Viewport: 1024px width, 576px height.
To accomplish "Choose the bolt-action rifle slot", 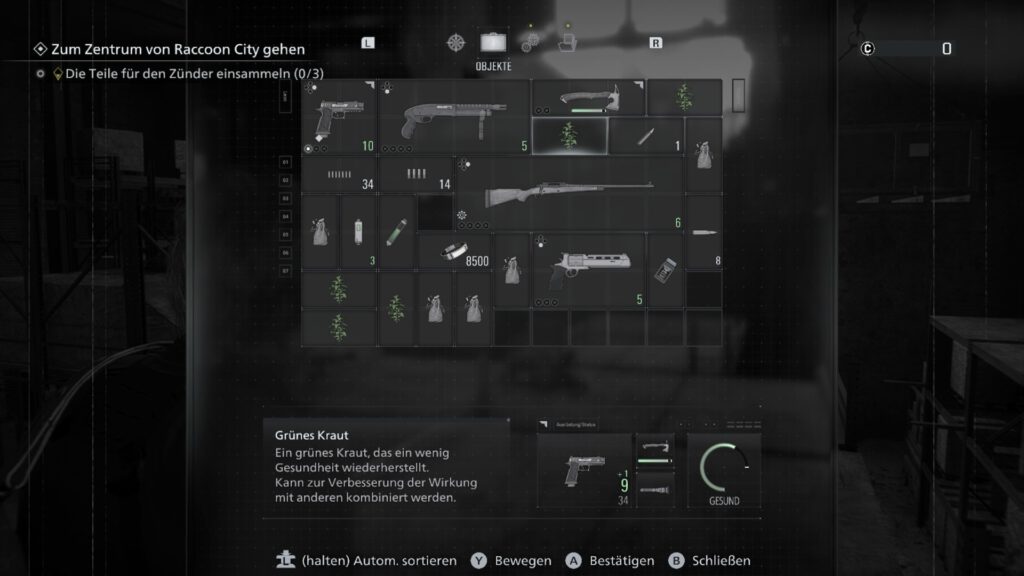I will pos(569,194).
